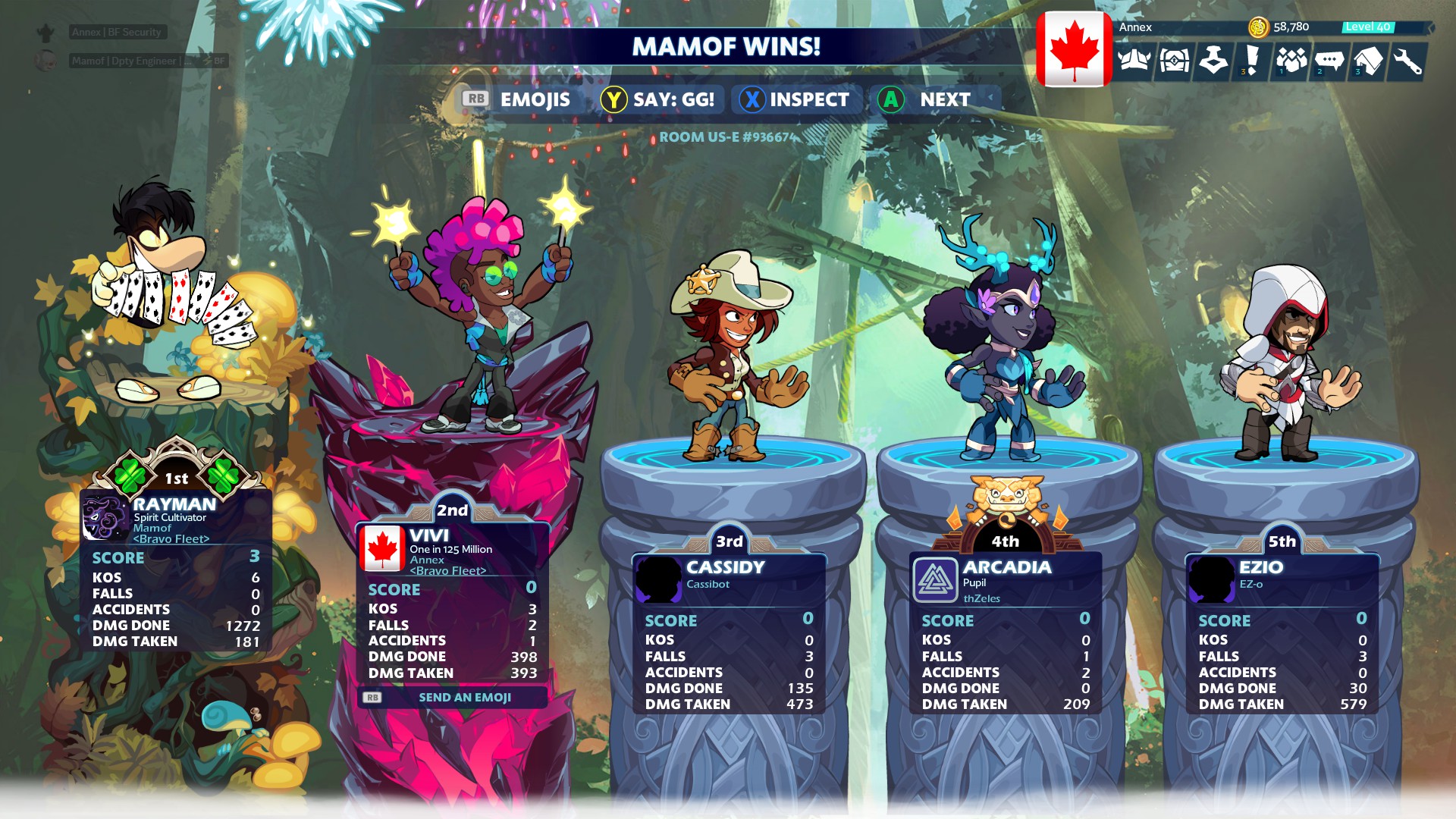Open the anvil-shaped icon in the top bar
Image resolution: width=1456 pixels, height=819 pixels.
[1213, 61]
